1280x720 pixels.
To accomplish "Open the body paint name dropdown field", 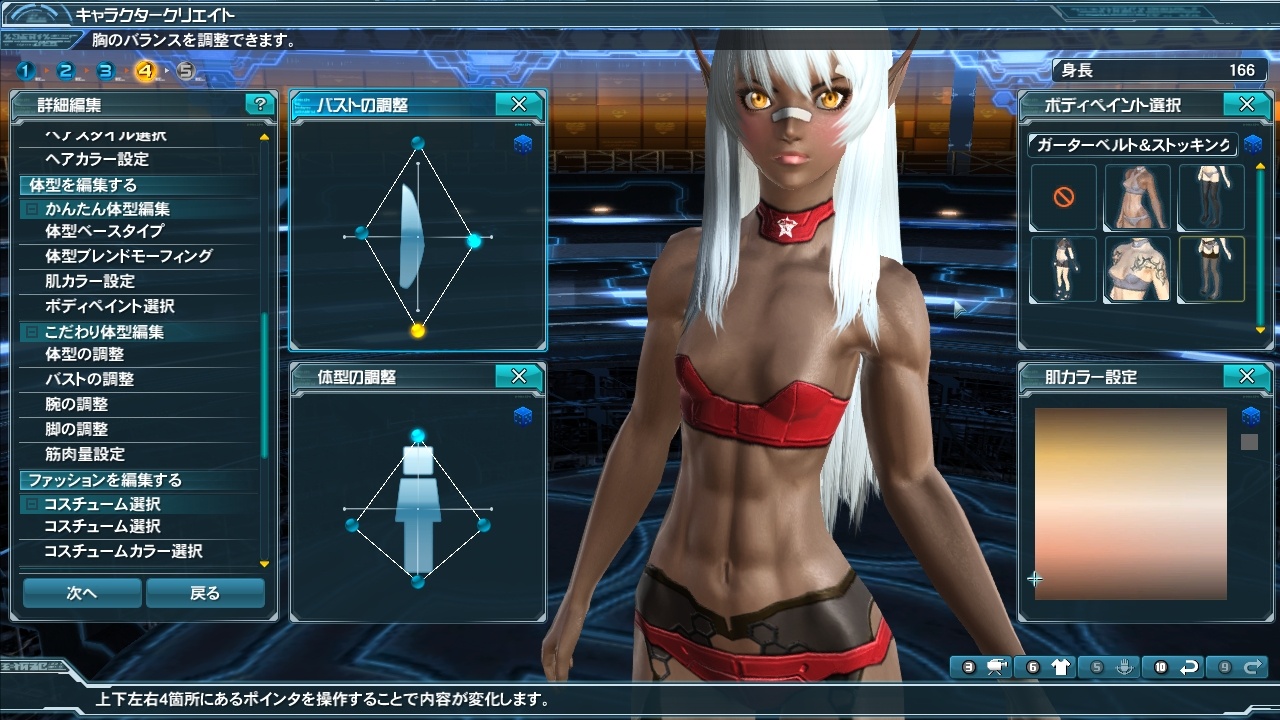I will point(1132,145).
